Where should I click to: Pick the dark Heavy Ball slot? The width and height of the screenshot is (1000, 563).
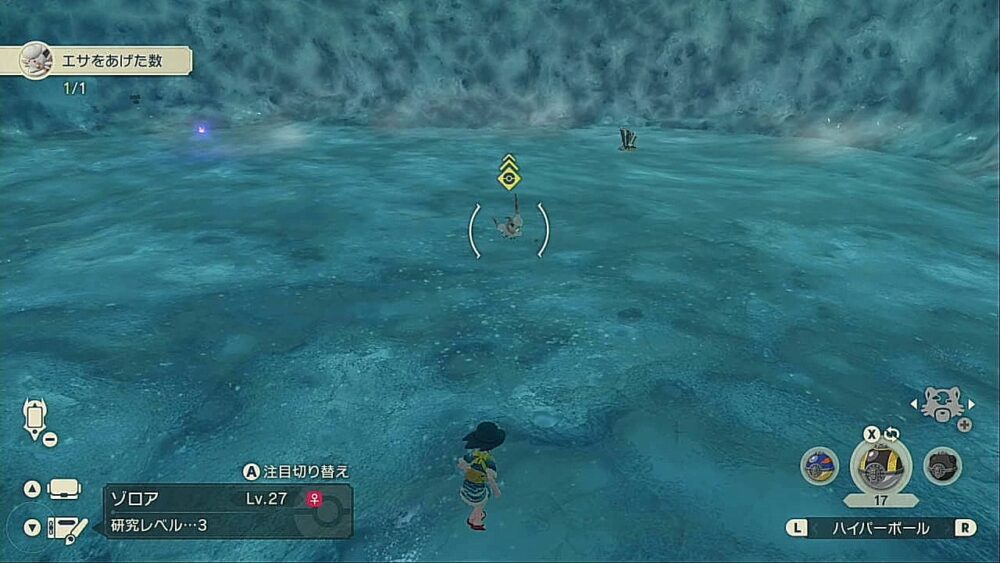click(942, 466)
